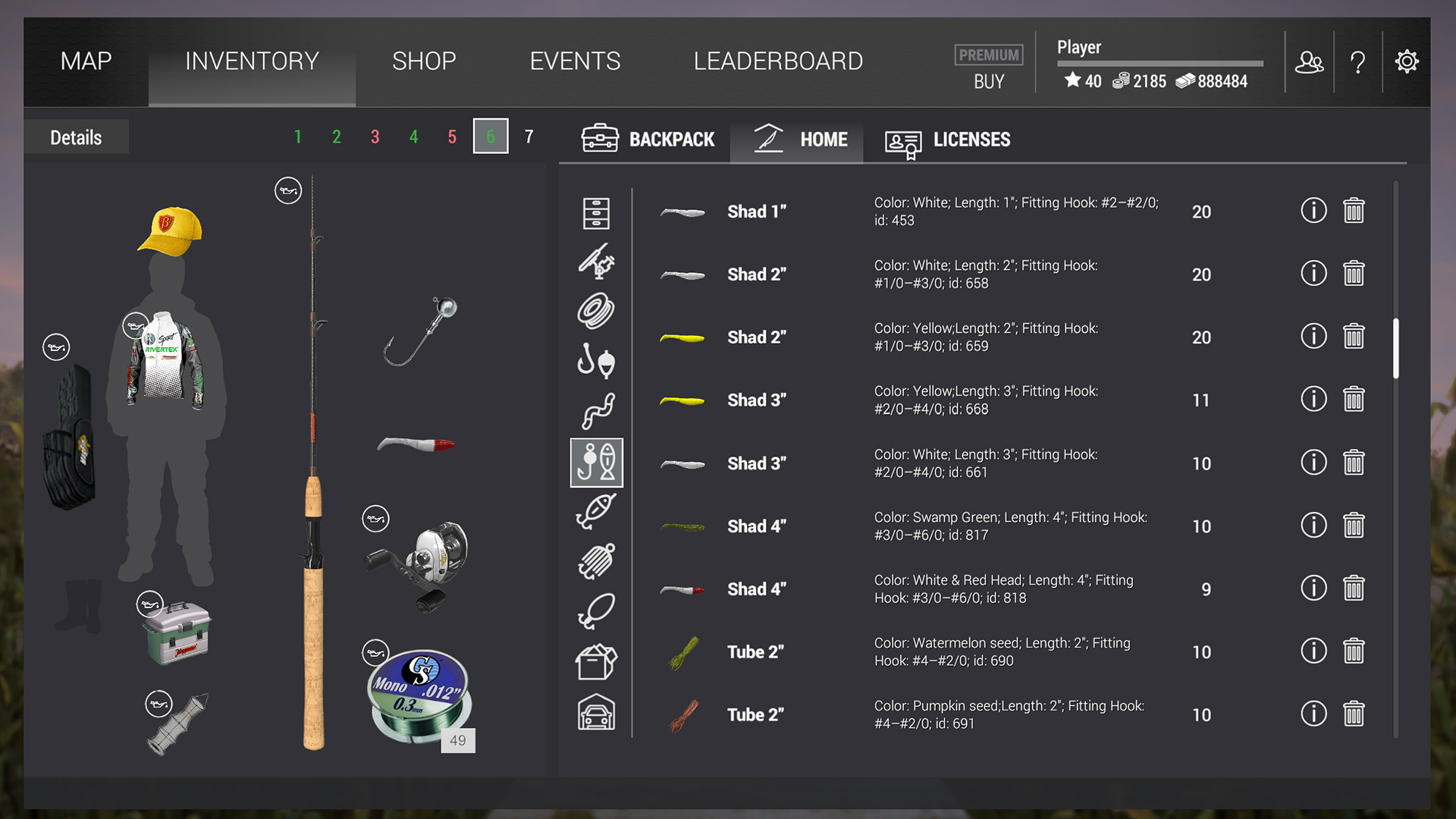Go to the SHOP menu

424,61
